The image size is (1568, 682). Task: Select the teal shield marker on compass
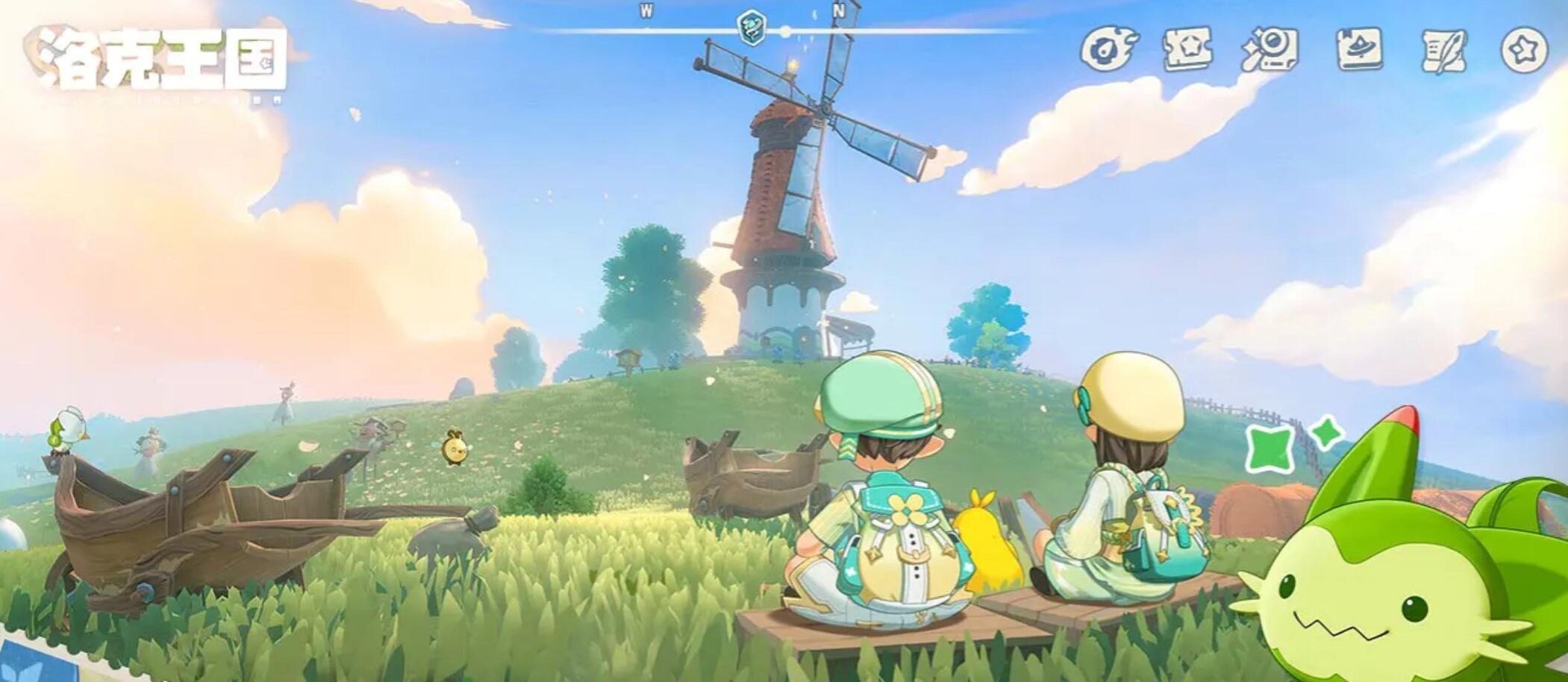coord(750,28)
